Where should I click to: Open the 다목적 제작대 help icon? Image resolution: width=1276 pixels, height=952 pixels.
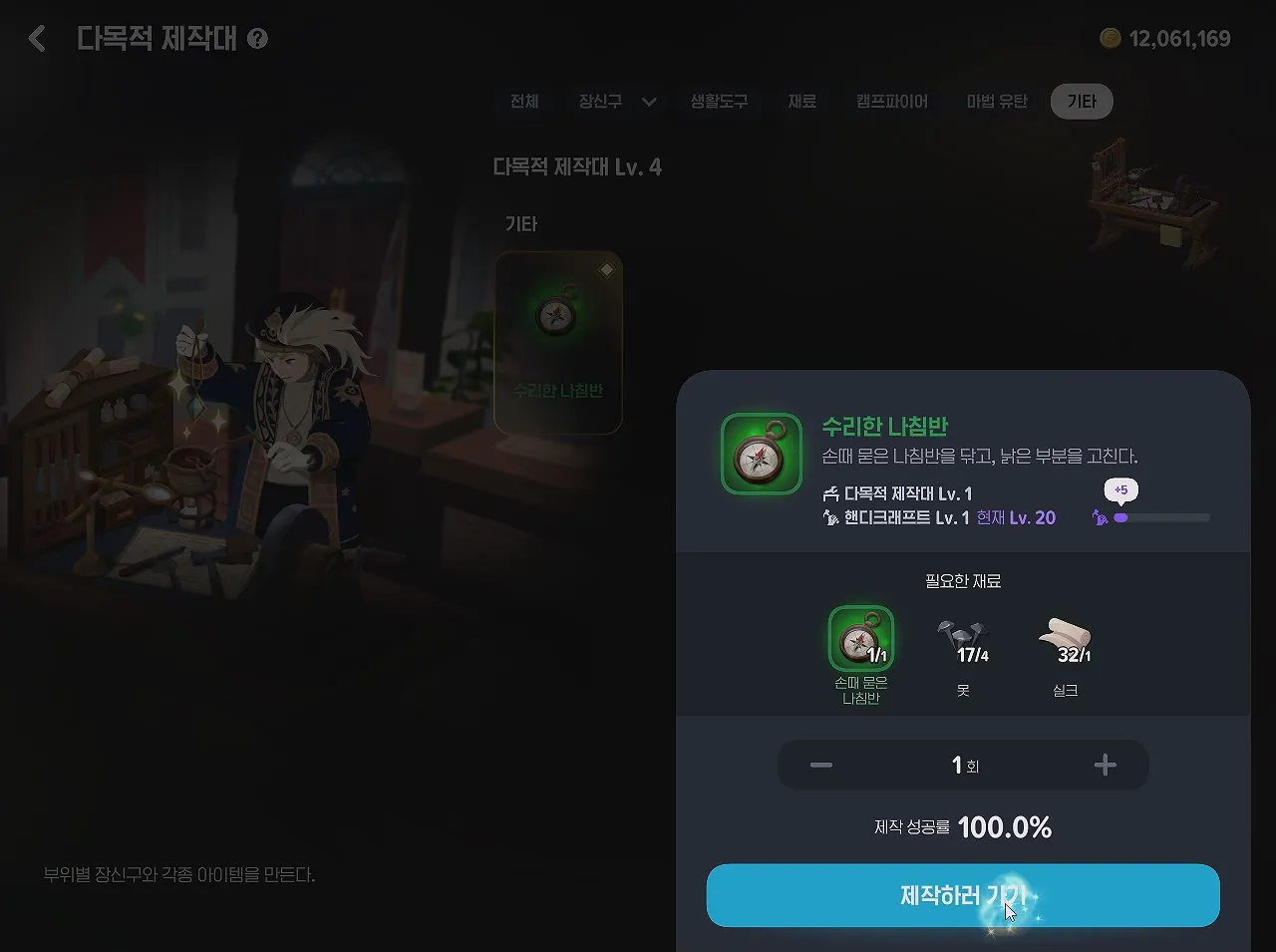(258, 39)
